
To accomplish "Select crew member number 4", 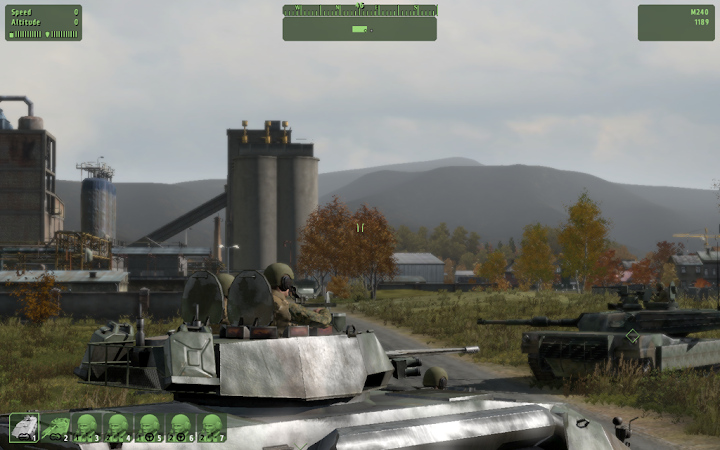I will click(118, 427).
